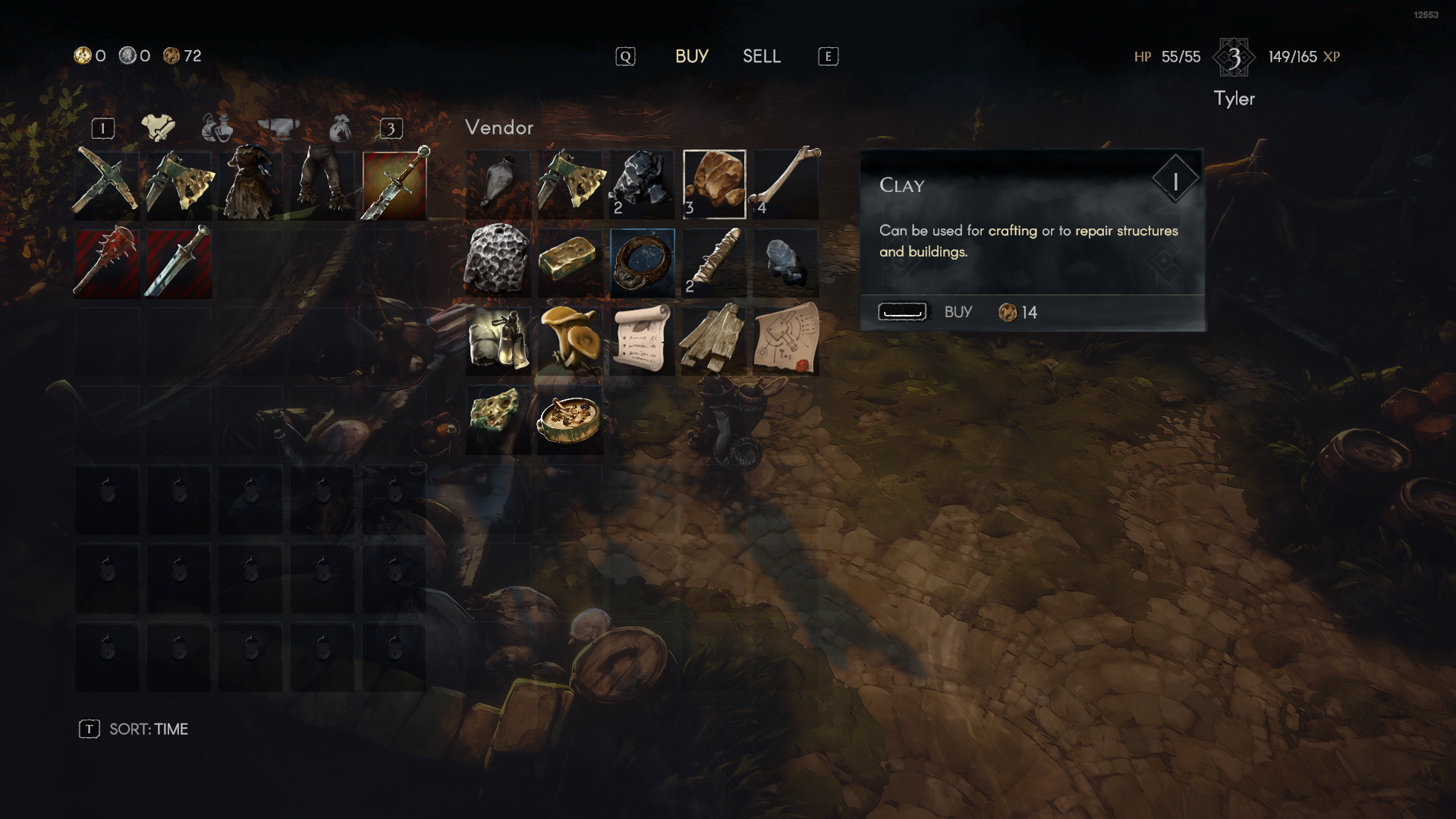The width and height of the screenshot is (1456, 819).
Task: Pick the yellow mushrooms item
Action: [x=570, y=342]
